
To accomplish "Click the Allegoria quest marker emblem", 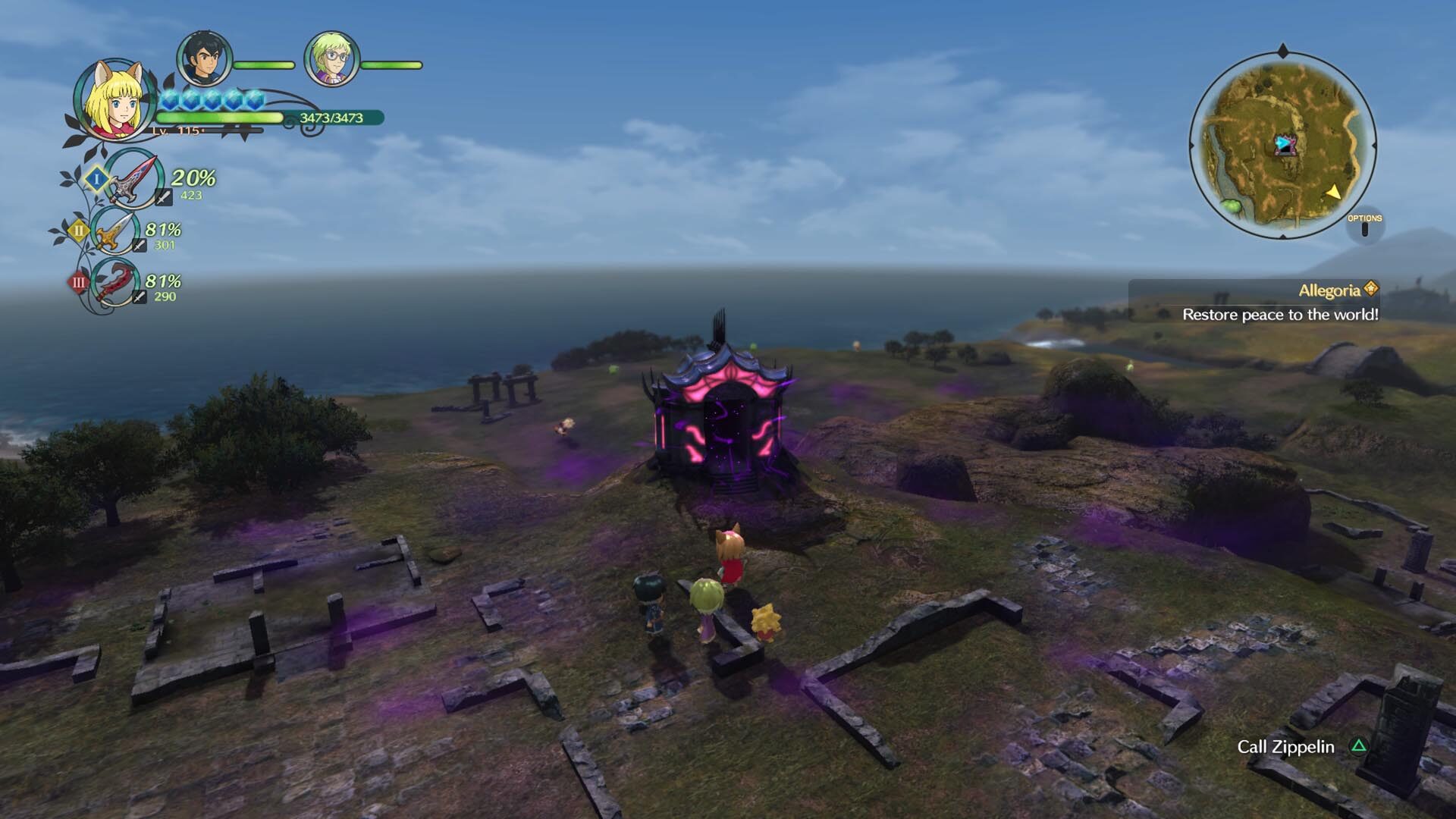I will 1373,289.
